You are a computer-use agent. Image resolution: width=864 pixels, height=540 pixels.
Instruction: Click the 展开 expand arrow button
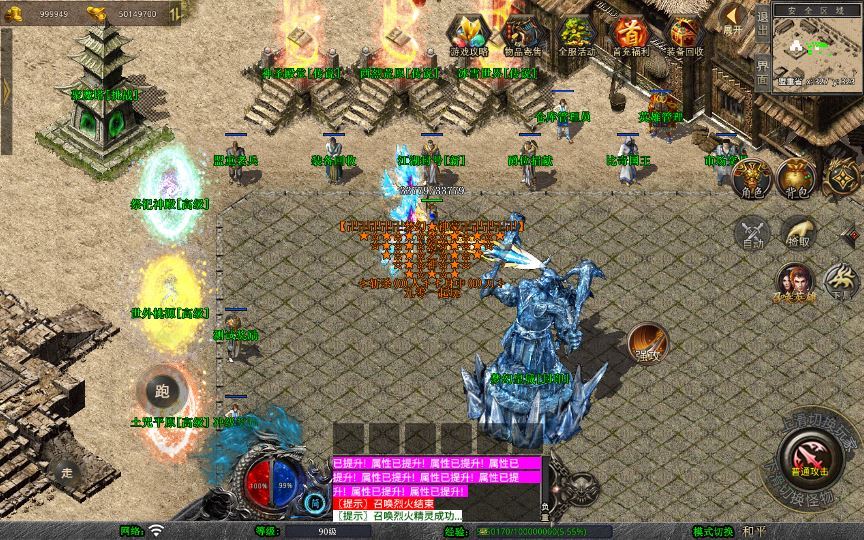point(734,18)
